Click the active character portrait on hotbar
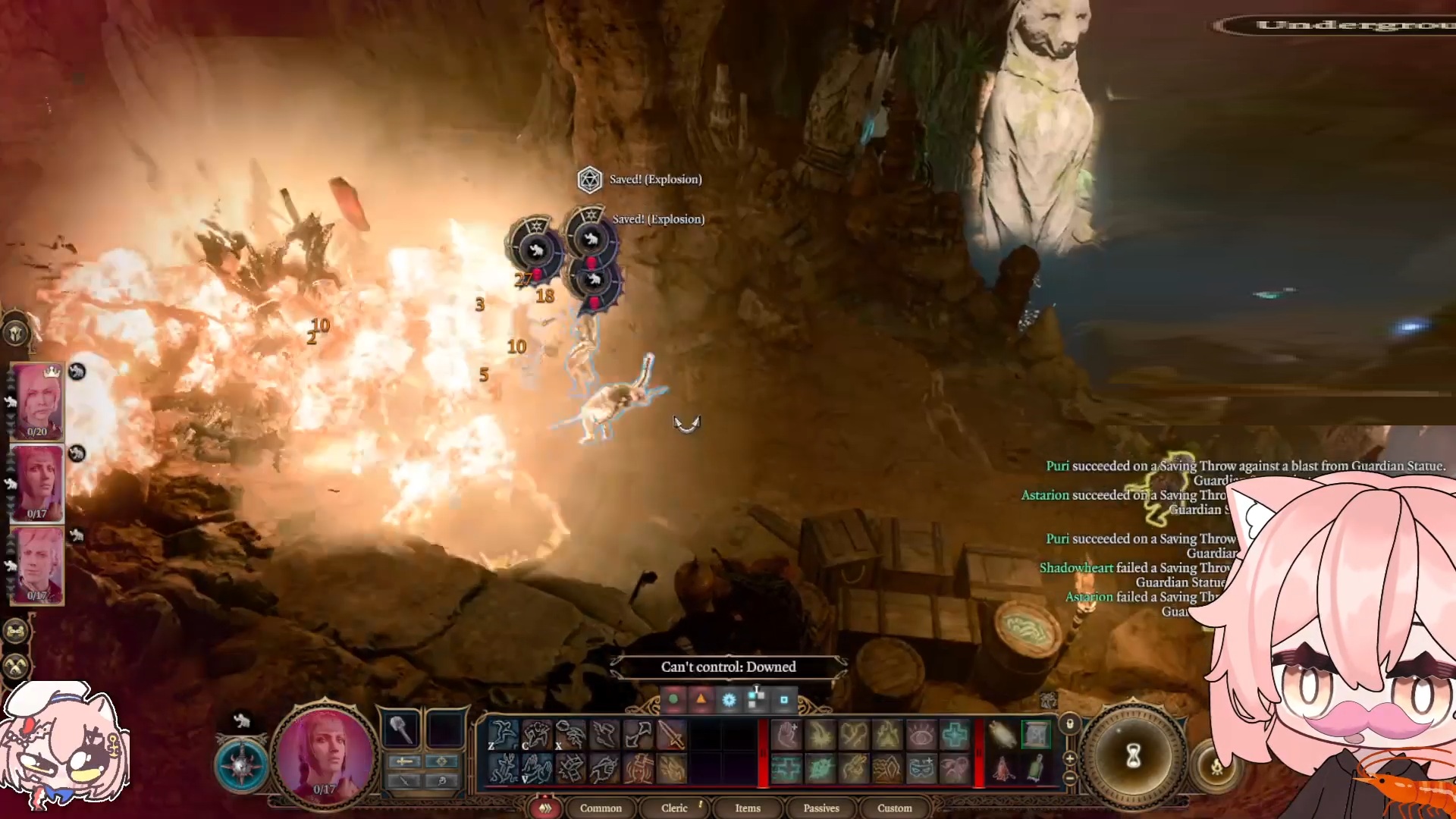The width and height of the screenshot is (1456, 819). coord(325,756)
